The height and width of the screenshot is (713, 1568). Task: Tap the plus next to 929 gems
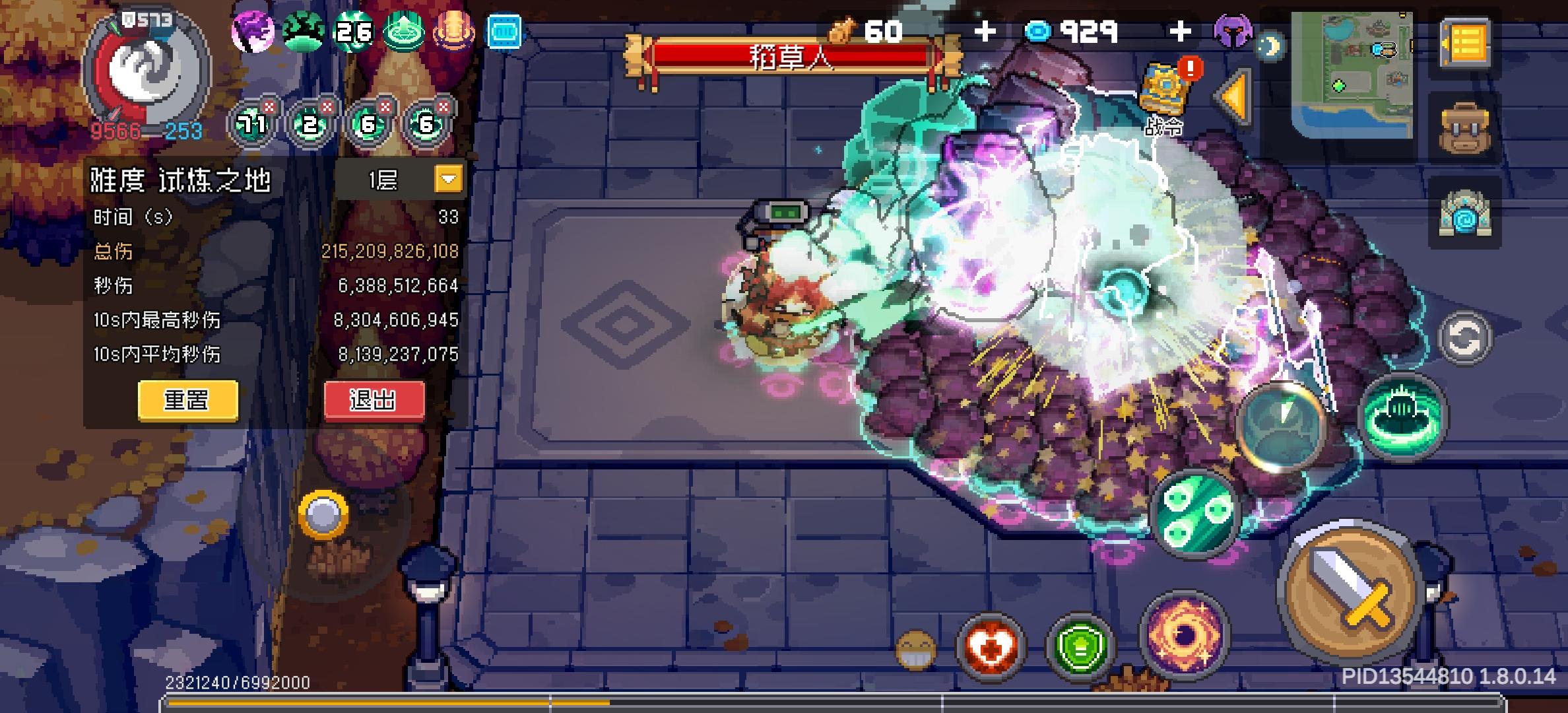point(1183,30)
